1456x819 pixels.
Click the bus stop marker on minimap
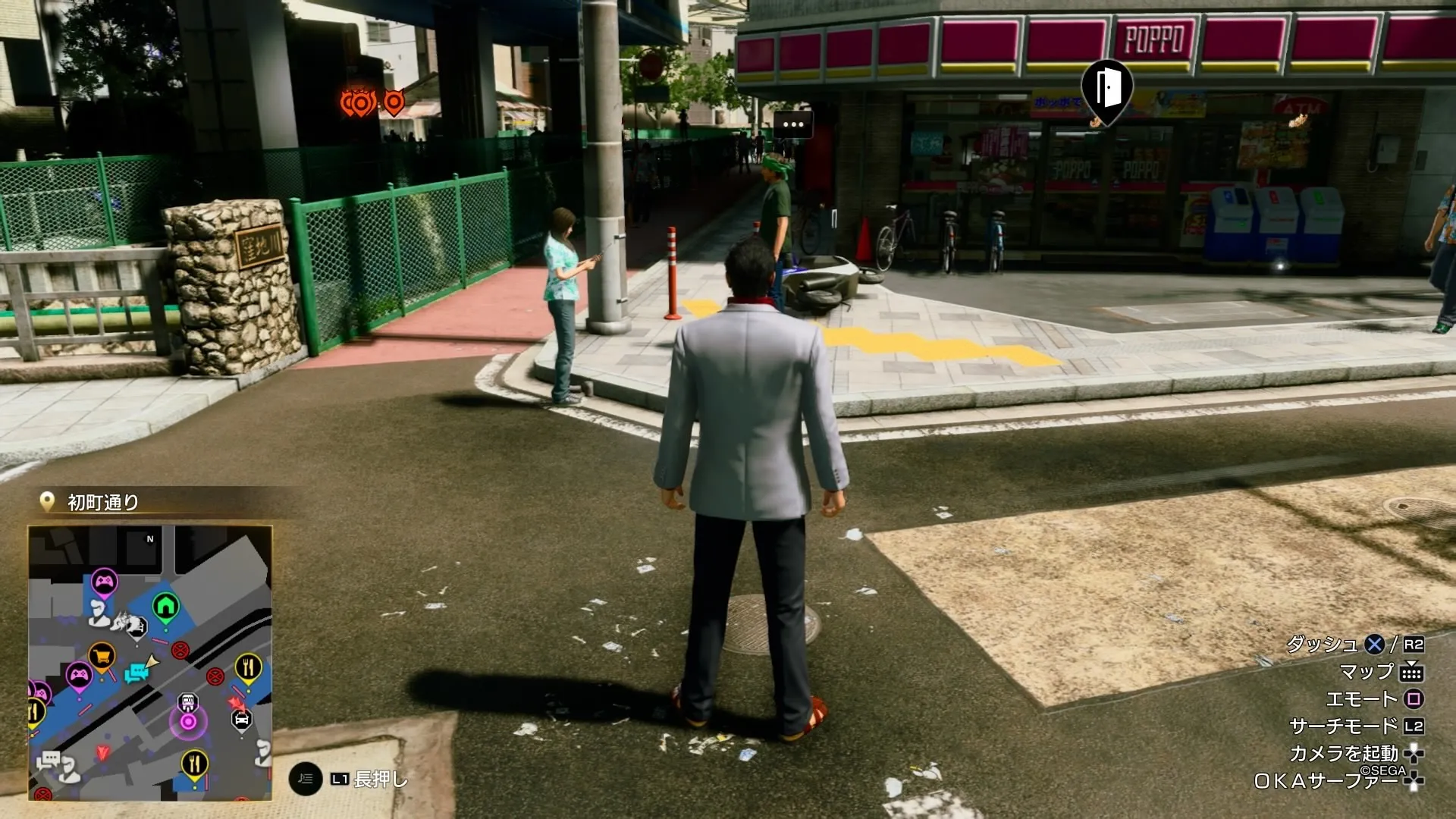point(187,701)
